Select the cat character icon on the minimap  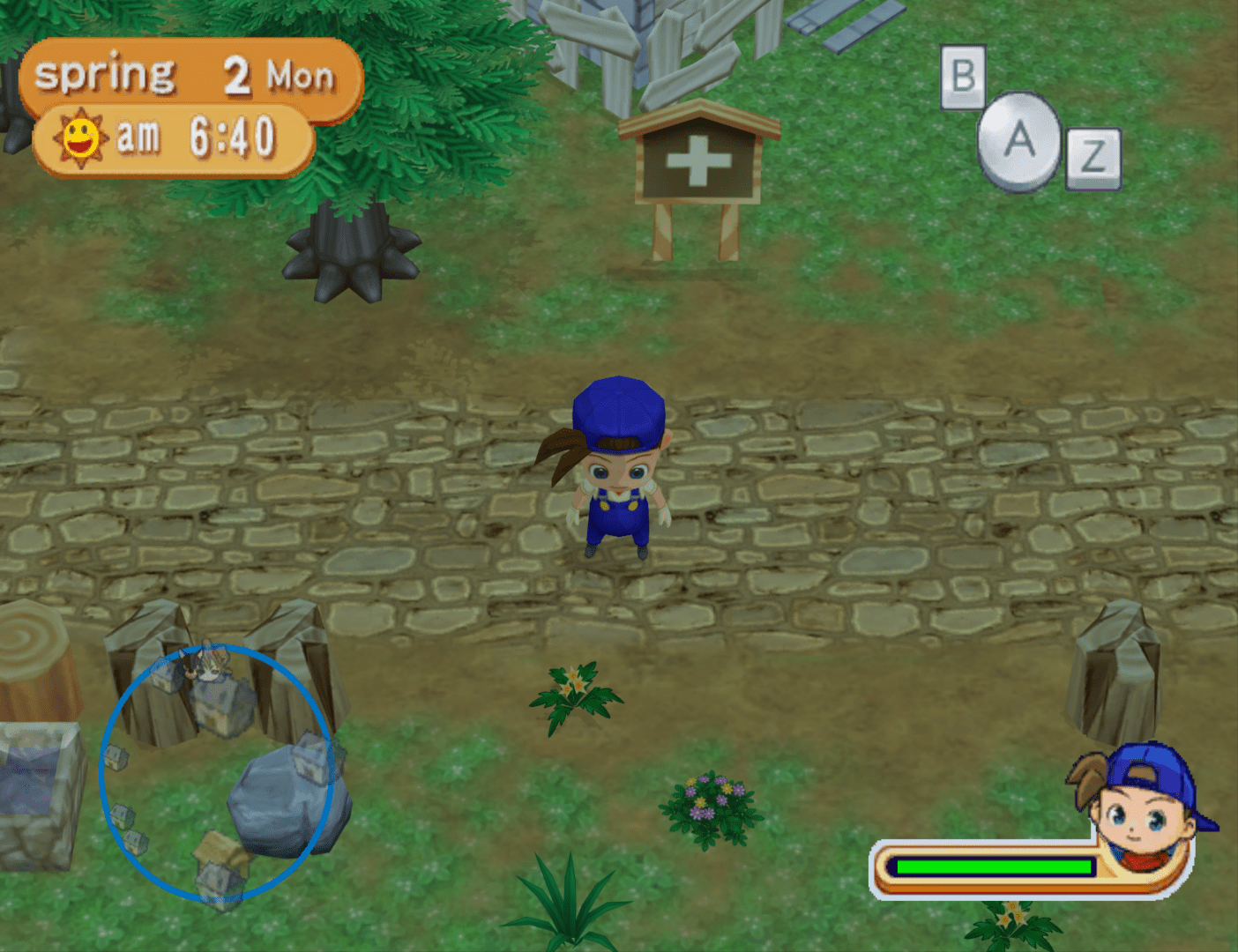pos(209,666)
